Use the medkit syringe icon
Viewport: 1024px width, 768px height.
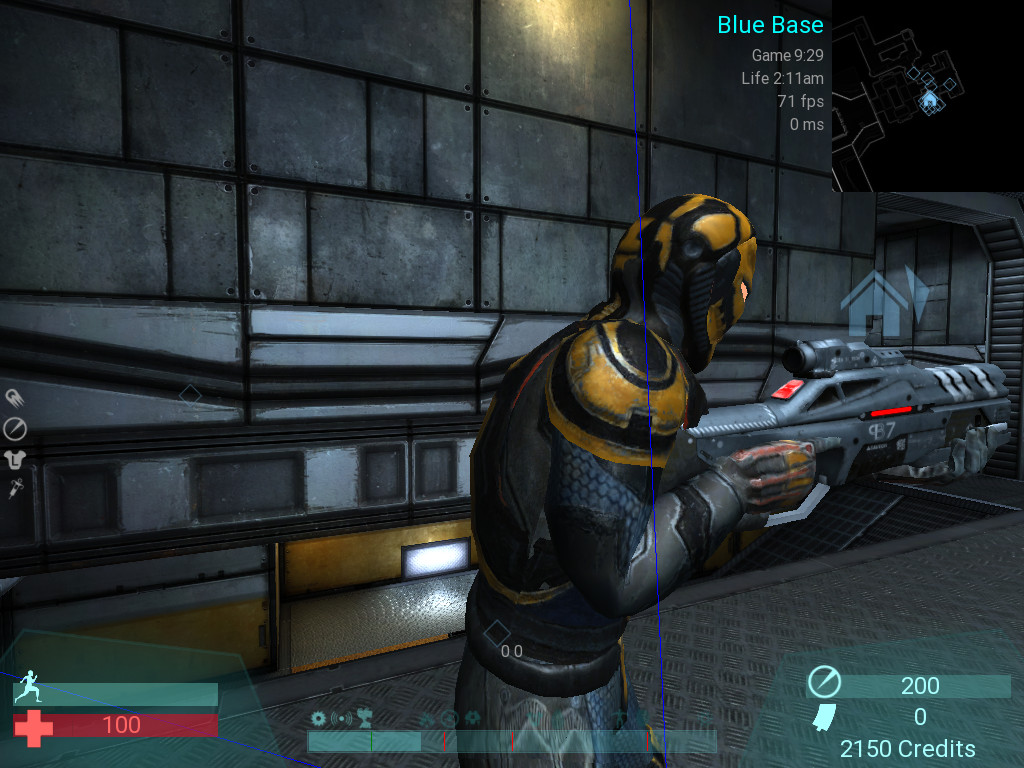point(15,489)
